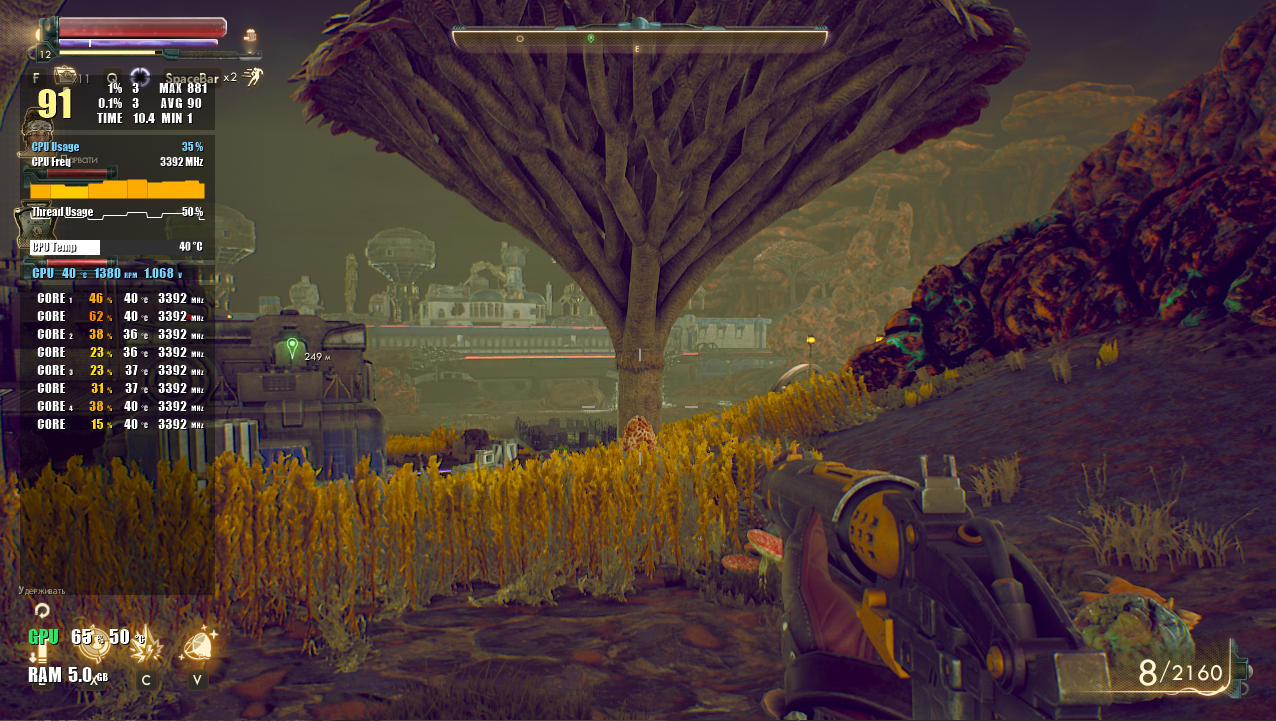The width and height of the screenshot is (1276, 721).
Task: Click the compass bar at the top
Action: (639, 38)
